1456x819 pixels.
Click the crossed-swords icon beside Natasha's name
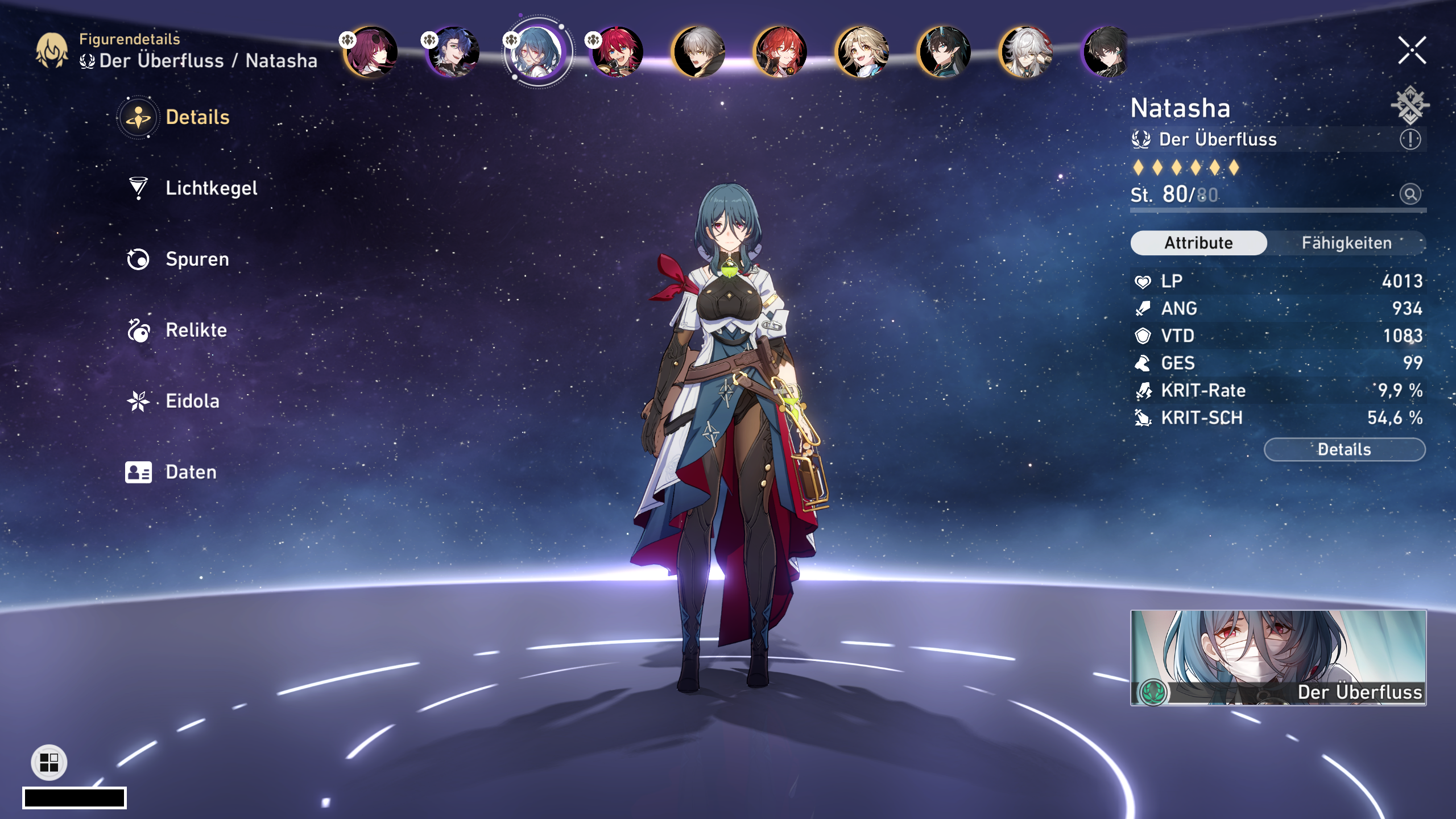(x=1410, y=105)
